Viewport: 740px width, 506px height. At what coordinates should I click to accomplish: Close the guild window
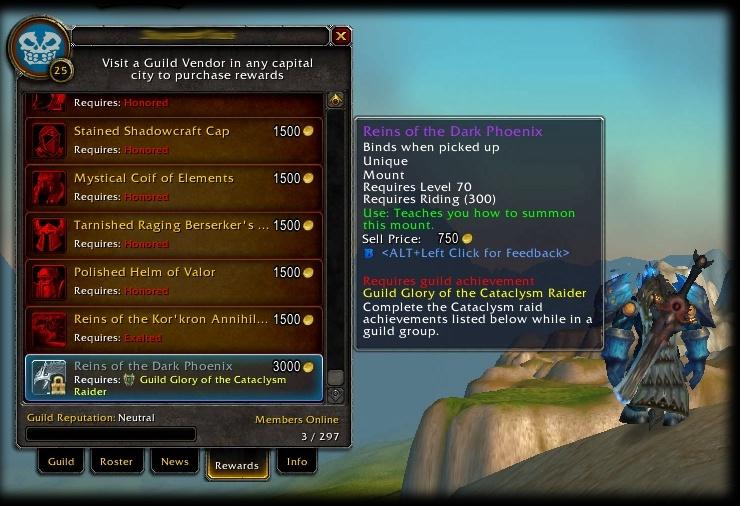(x=341, y=36)
